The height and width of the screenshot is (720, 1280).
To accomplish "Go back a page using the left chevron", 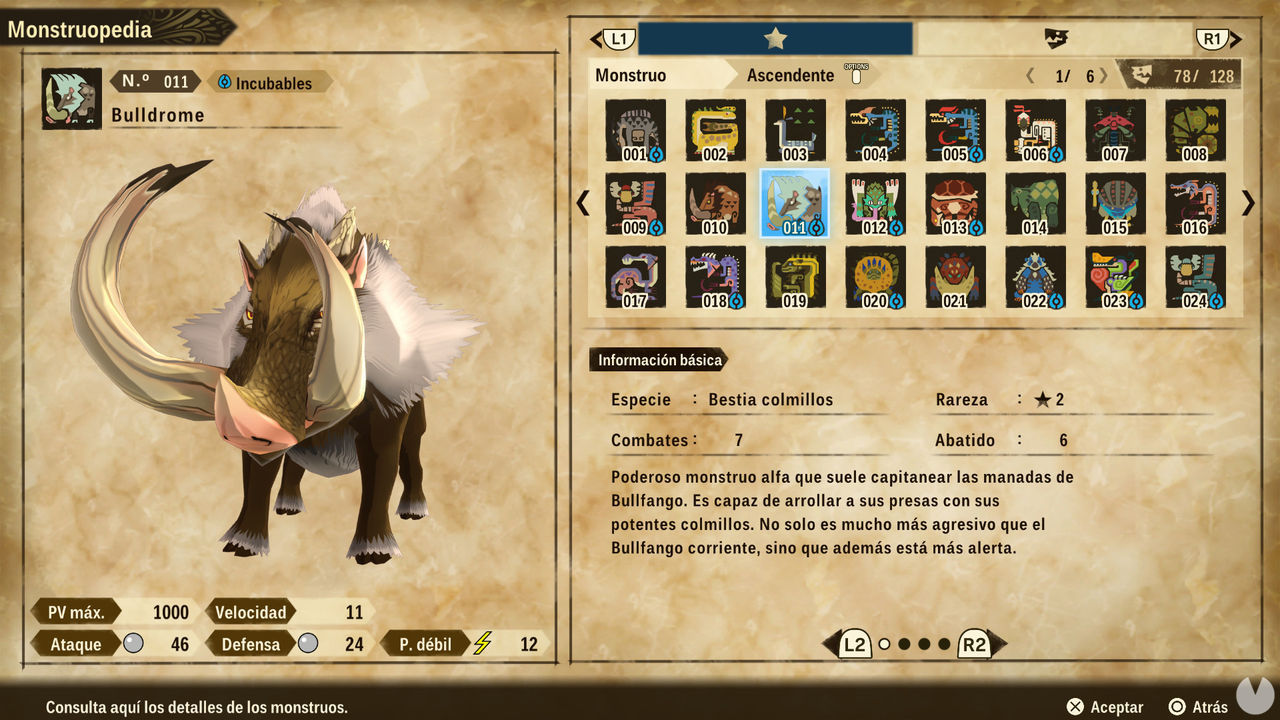I will pyautogui.click(x=583, y=203).
